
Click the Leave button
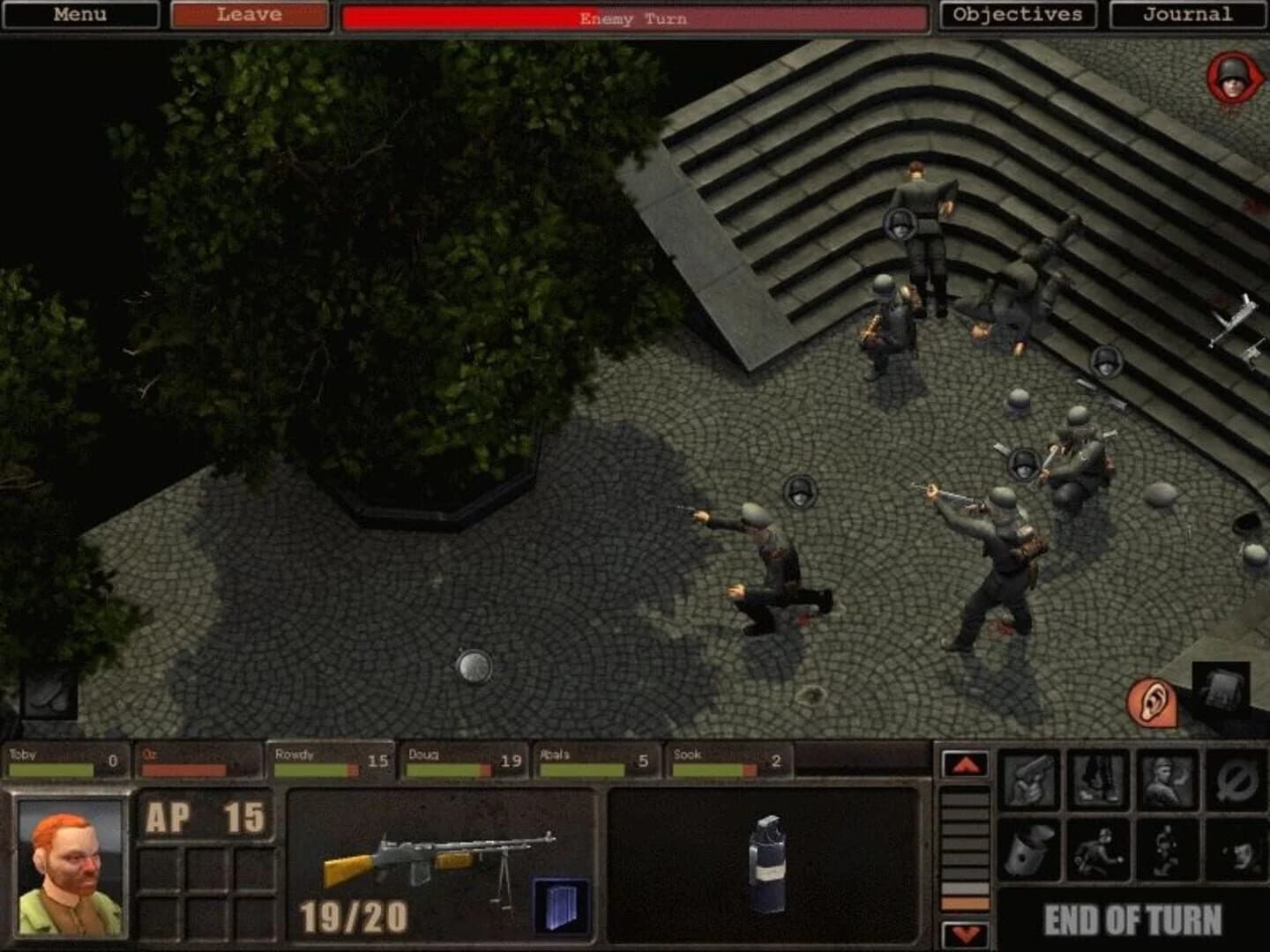pyautogui.click(x=250, y=14)
